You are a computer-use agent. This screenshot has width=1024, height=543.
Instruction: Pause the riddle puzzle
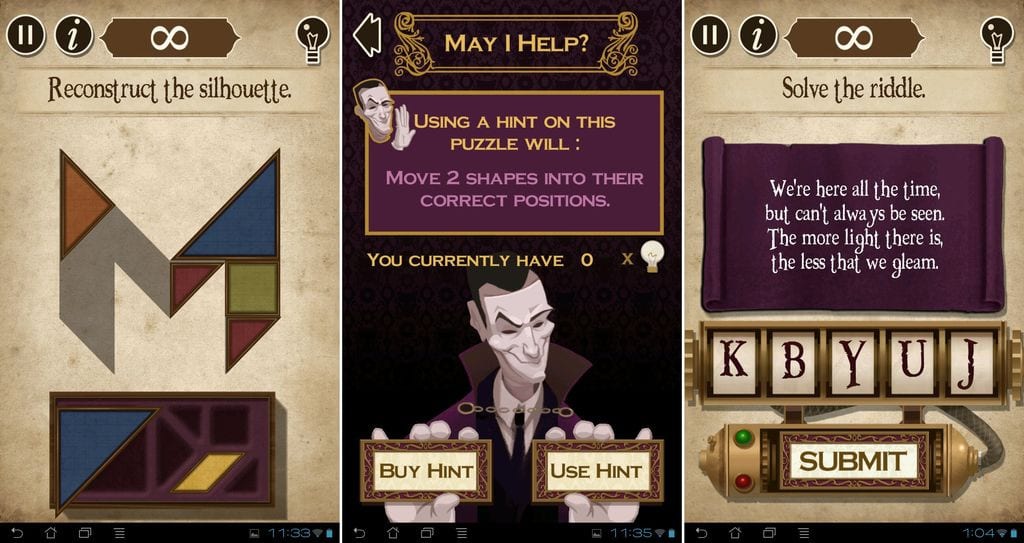pos(710,37)
